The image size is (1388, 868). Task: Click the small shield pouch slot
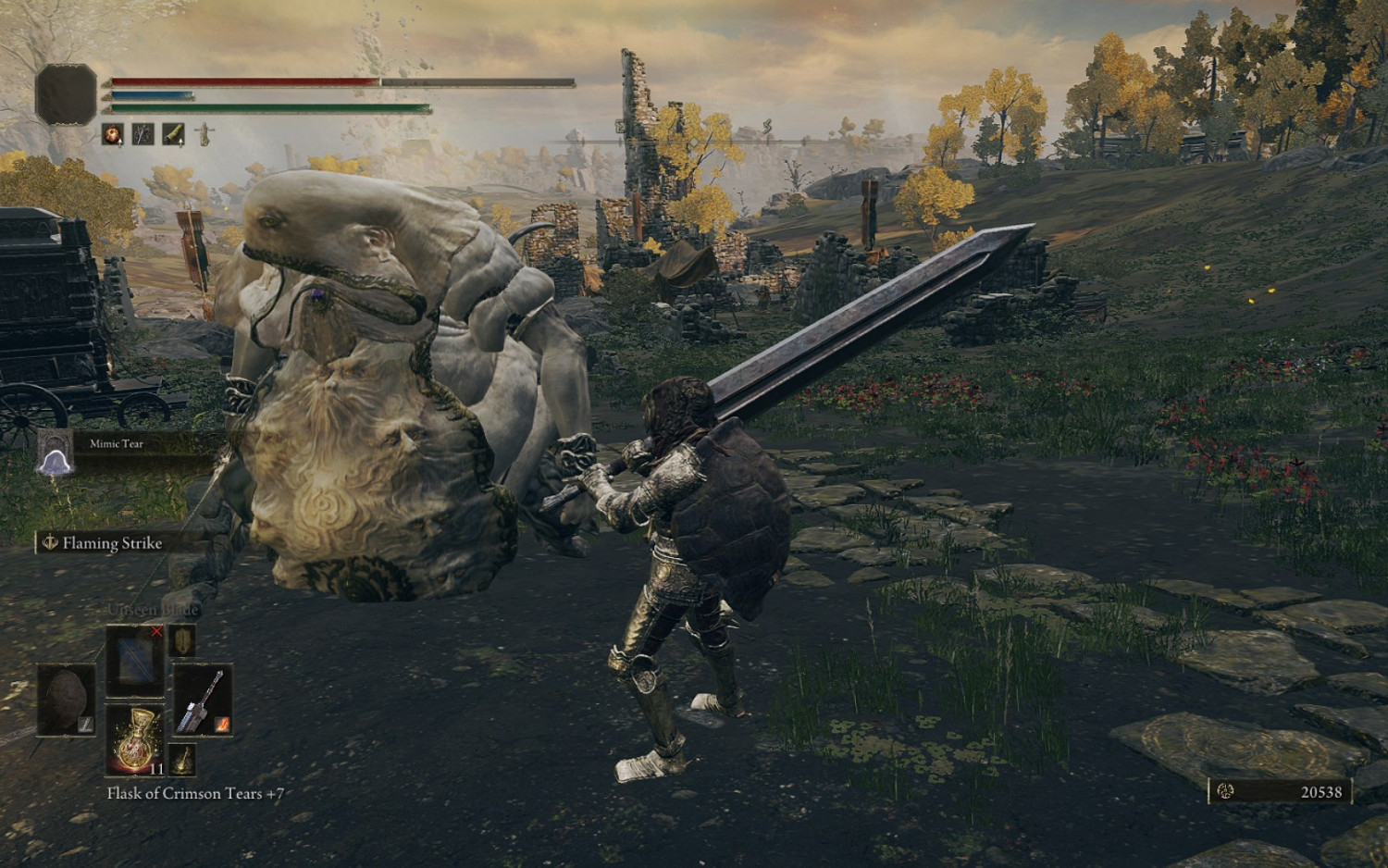pos(182,640)
